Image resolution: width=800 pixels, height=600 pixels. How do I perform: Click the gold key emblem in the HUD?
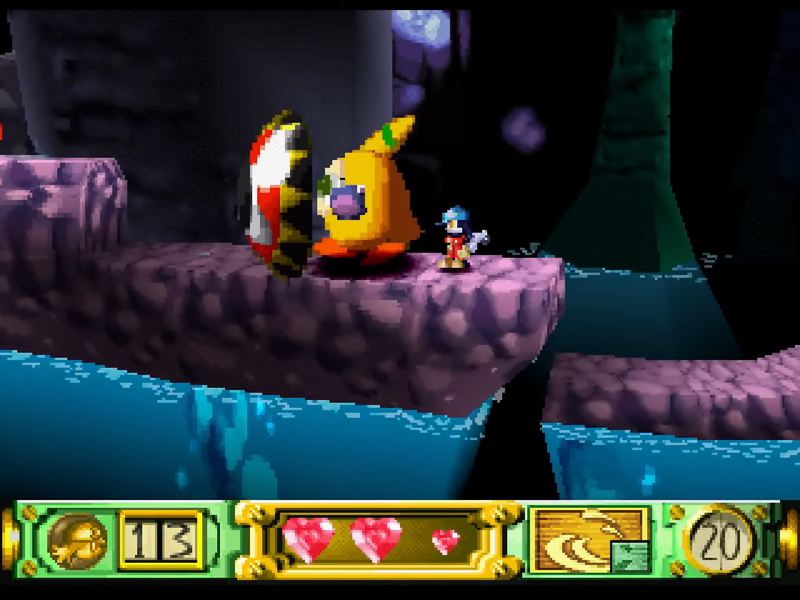77,541
